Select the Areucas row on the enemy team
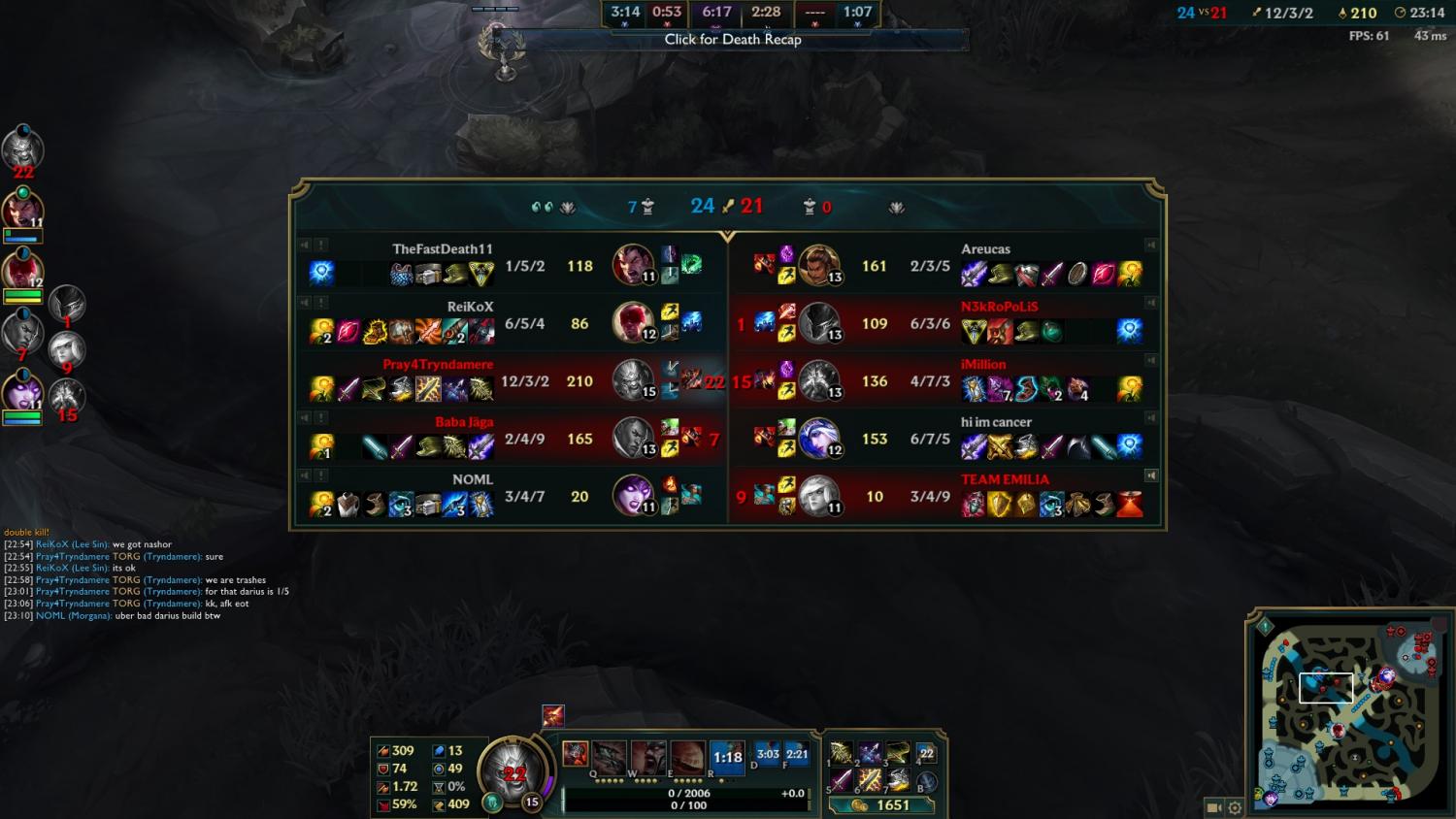Image resolution: width=1456 pixels, height=819 pixels. (x=946, y=265)
